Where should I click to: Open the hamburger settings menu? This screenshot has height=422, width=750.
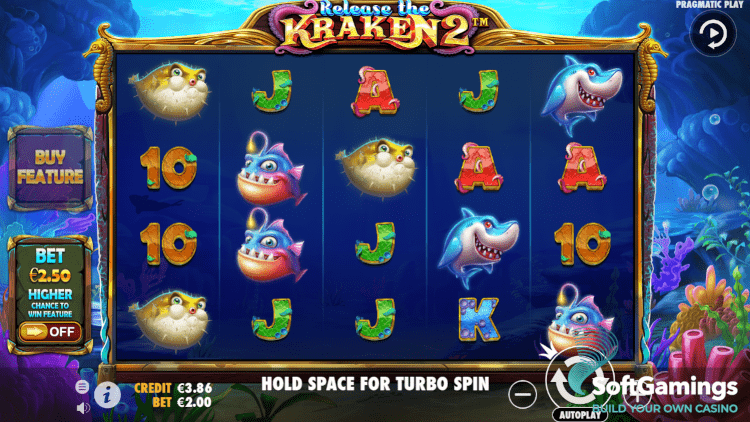click(x=82, y=386)
